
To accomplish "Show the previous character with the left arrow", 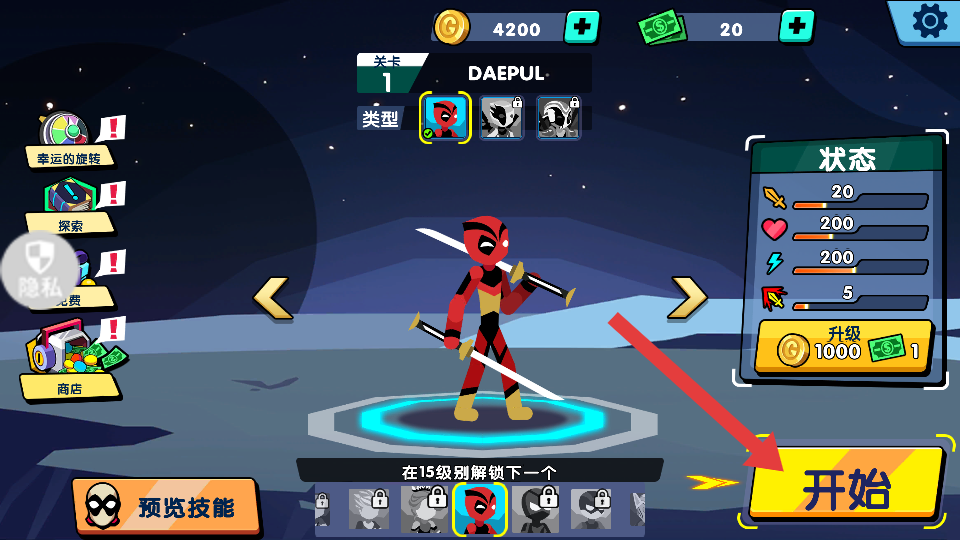I will coord(272,298).
